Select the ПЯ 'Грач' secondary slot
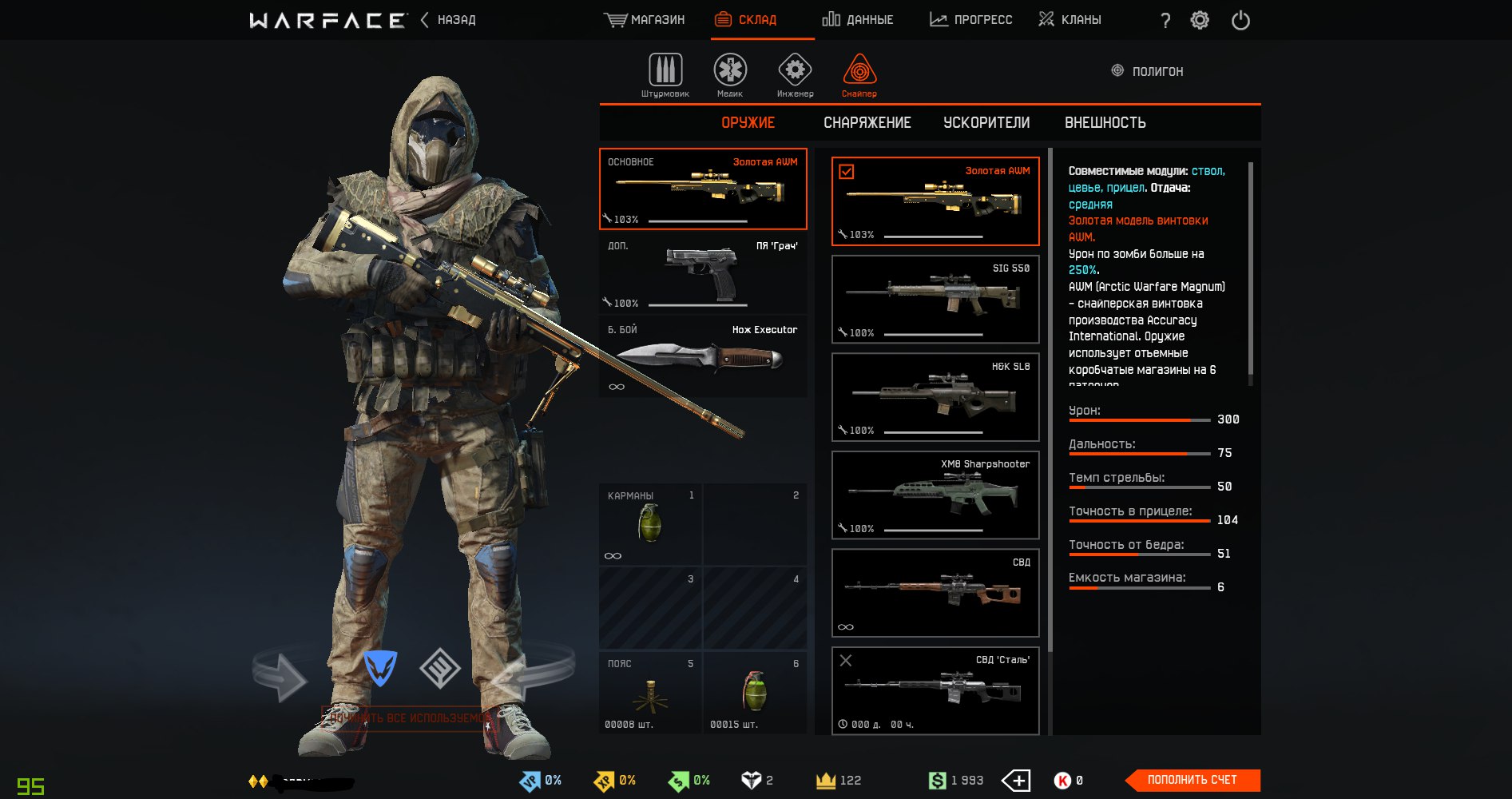This screenshot has width=1512, height=799. coord(703,273)
